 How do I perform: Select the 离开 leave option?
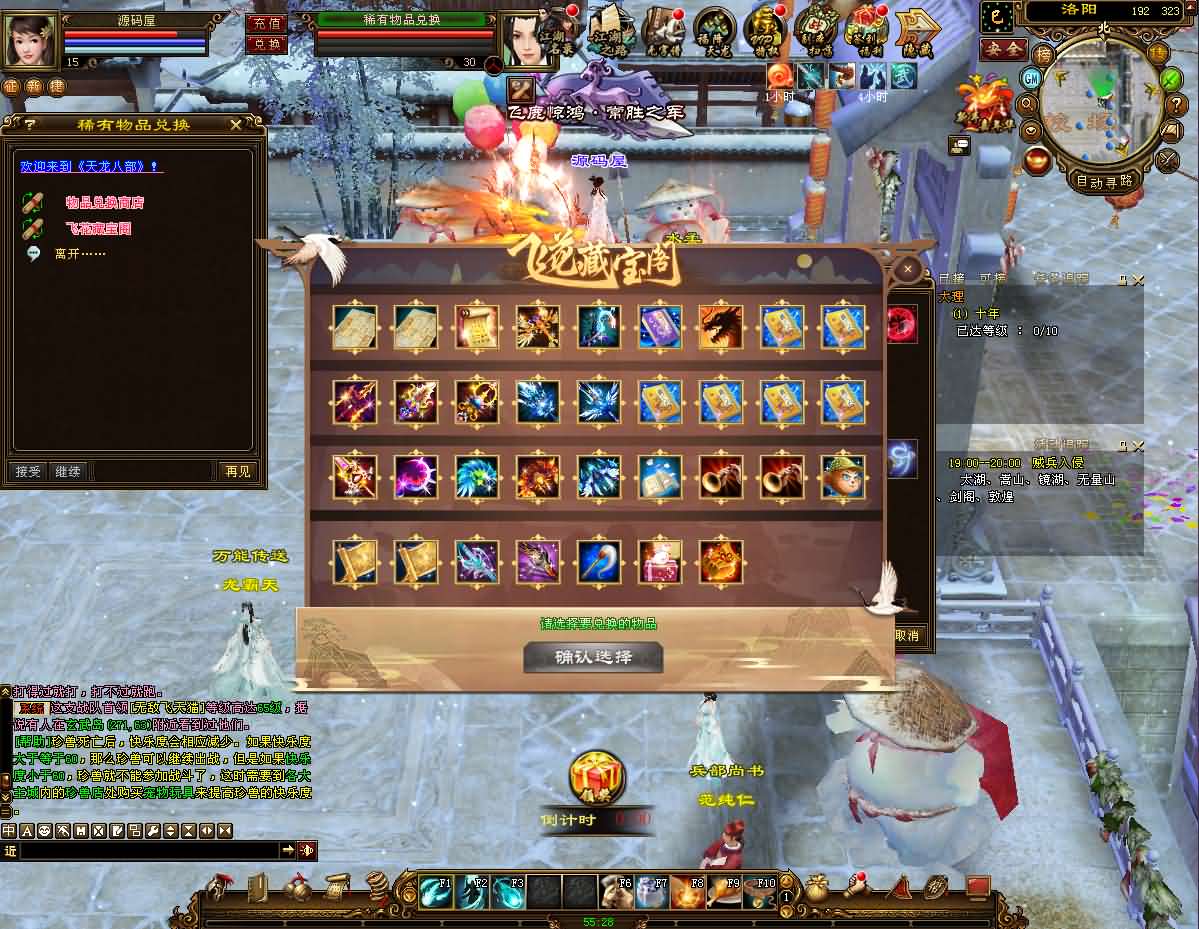click(79, 254)
